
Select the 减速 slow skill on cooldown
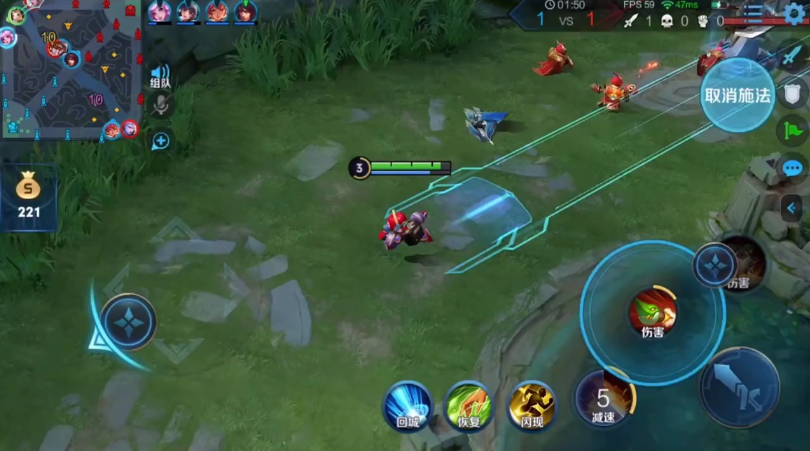(603, 398)
